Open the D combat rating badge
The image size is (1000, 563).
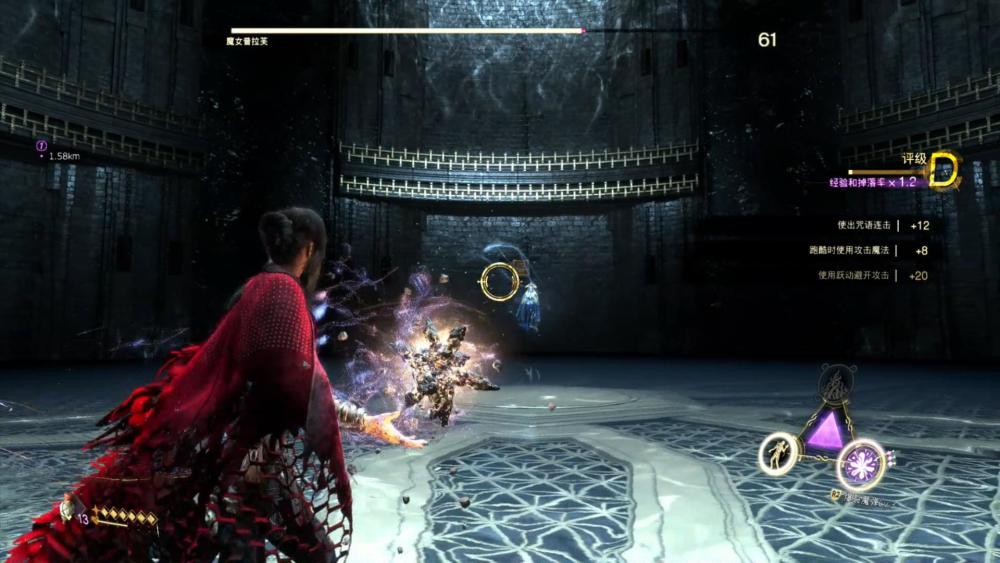943,171
